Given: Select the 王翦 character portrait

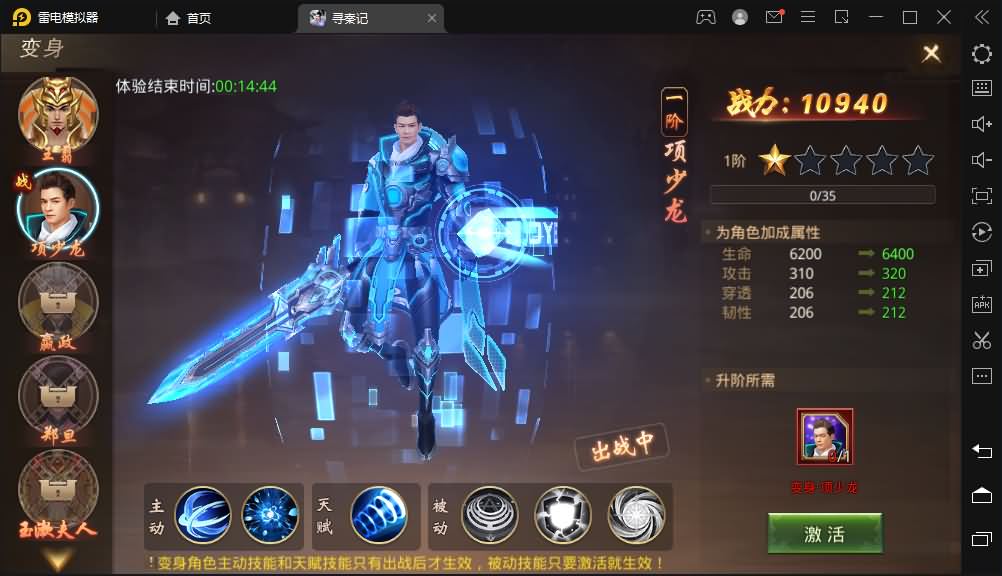Looking at the screenshot, I should 58,112.
